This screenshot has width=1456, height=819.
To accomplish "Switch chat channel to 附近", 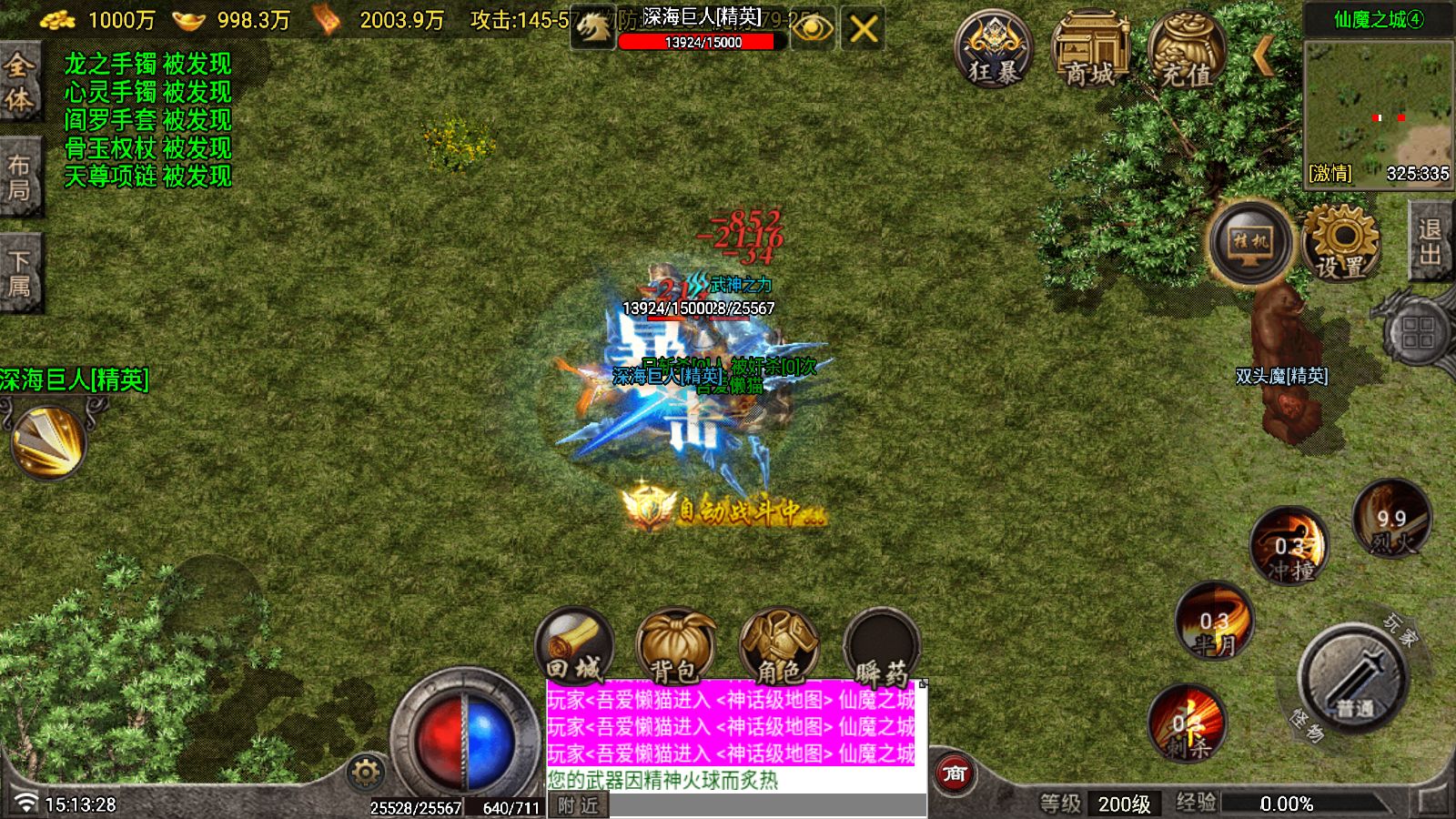I will pyautogui.click(x=579, y=805).
